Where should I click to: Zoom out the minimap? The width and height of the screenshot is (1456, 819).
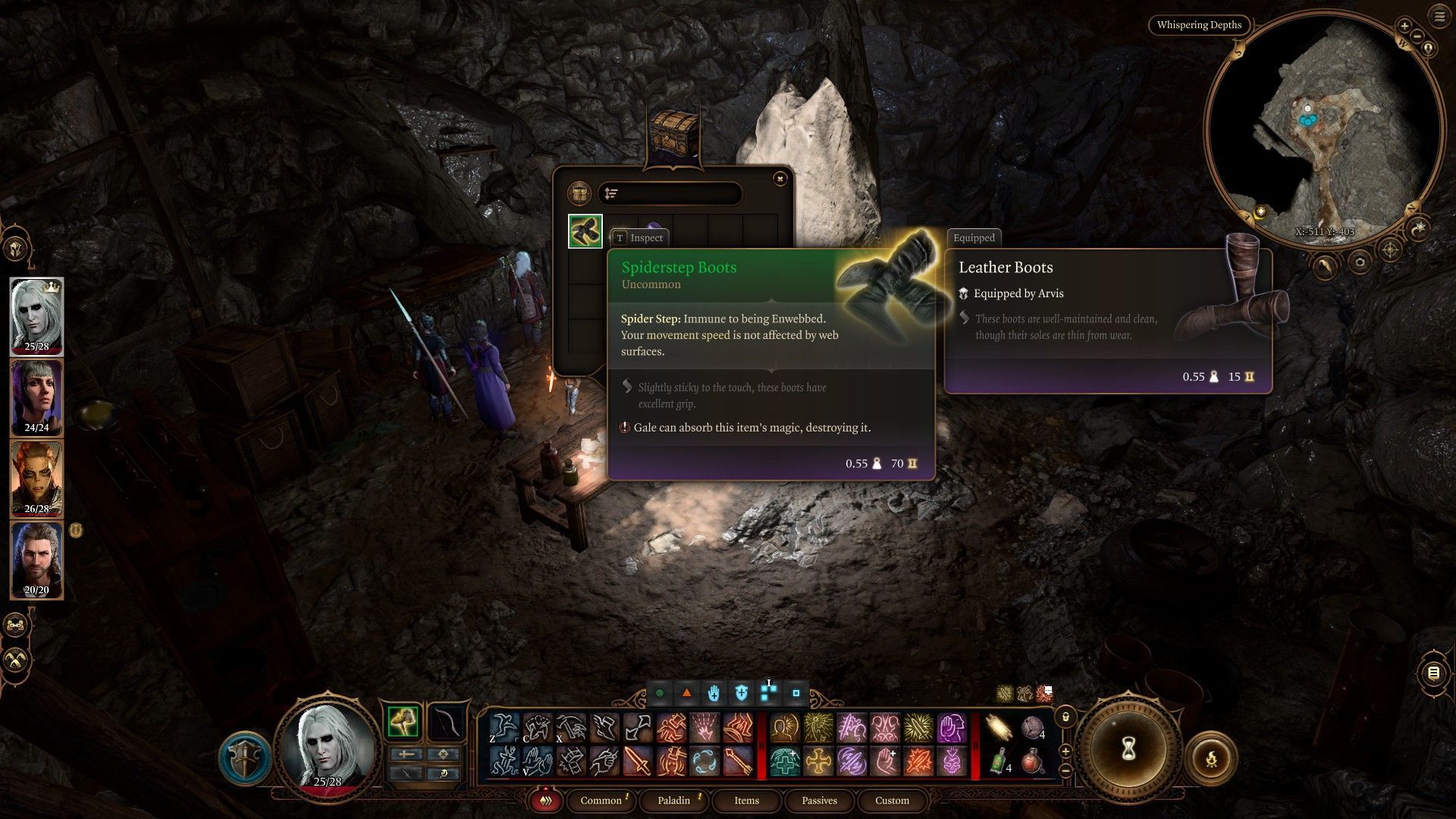[1417, 36]
